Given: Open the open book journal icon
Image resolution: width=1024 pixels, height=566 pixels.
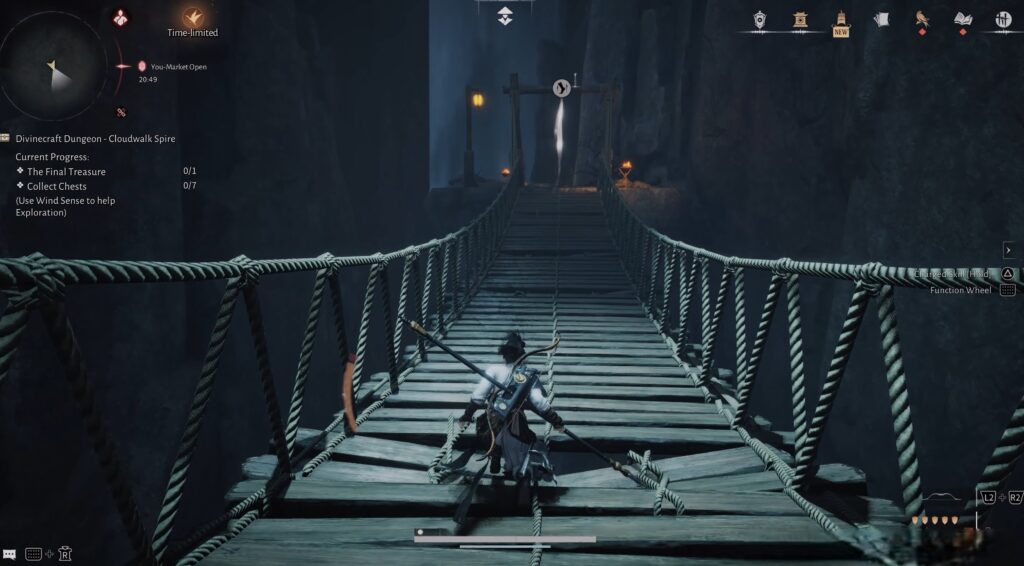Looking at the screenshot, I should coord(963,19).
